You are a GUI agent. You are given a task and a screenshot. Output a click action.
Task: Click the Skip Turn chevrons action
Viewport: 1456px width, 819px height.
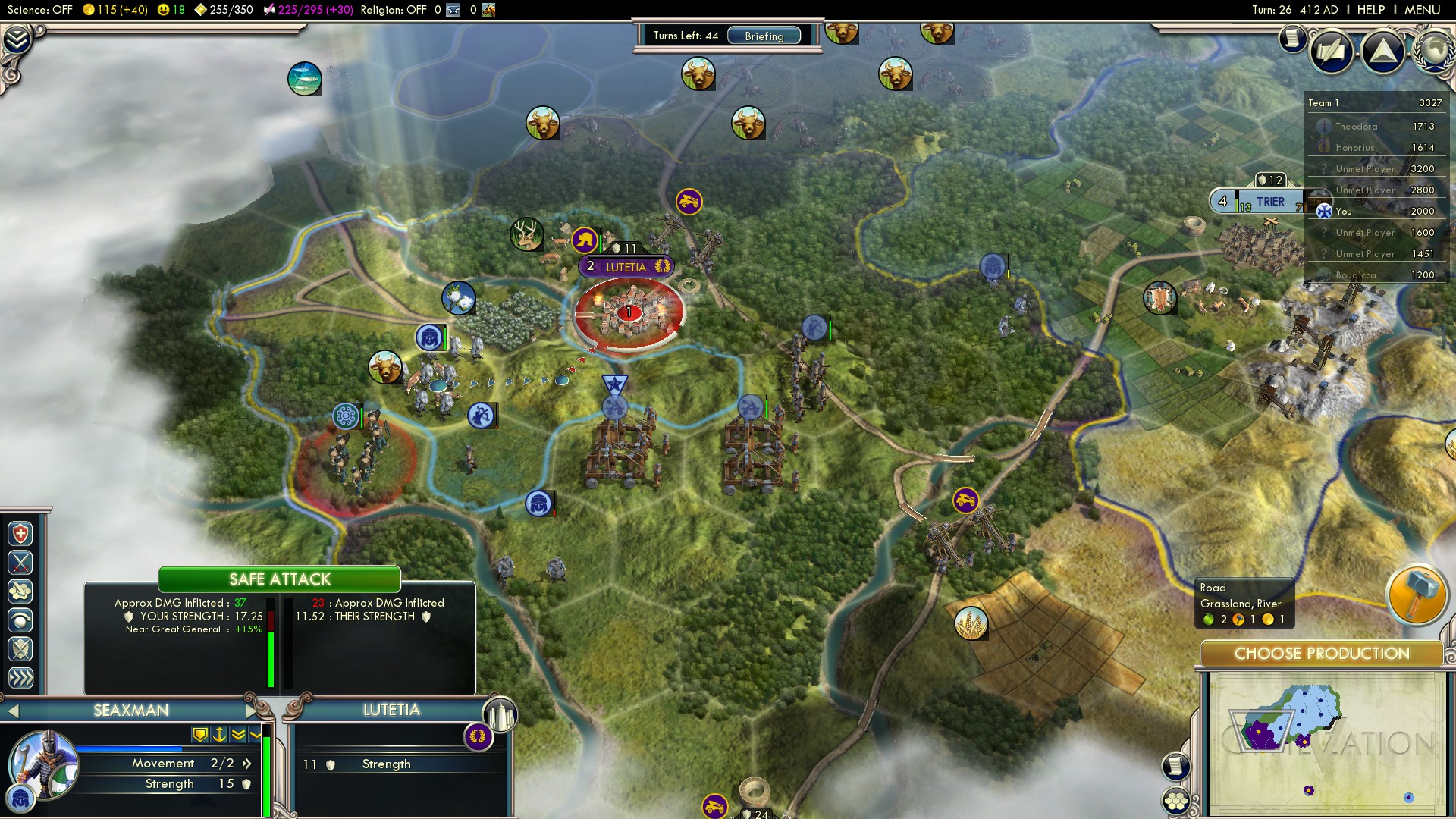tap(20, 678)
